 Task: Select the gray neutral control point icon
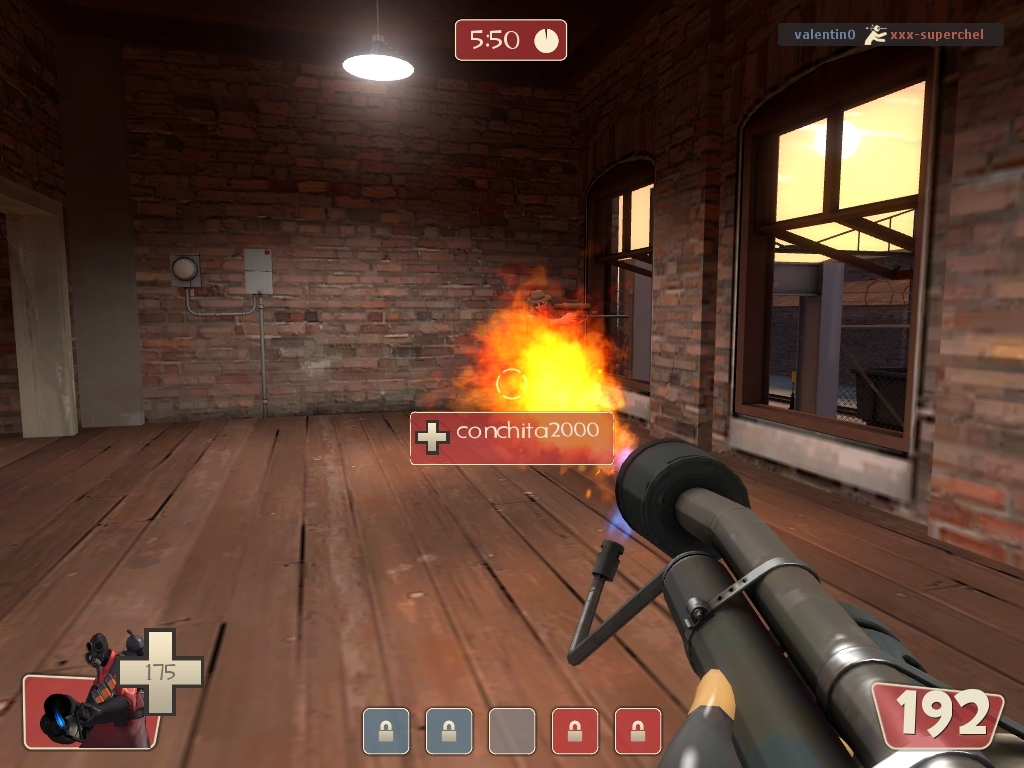(512, 731)
